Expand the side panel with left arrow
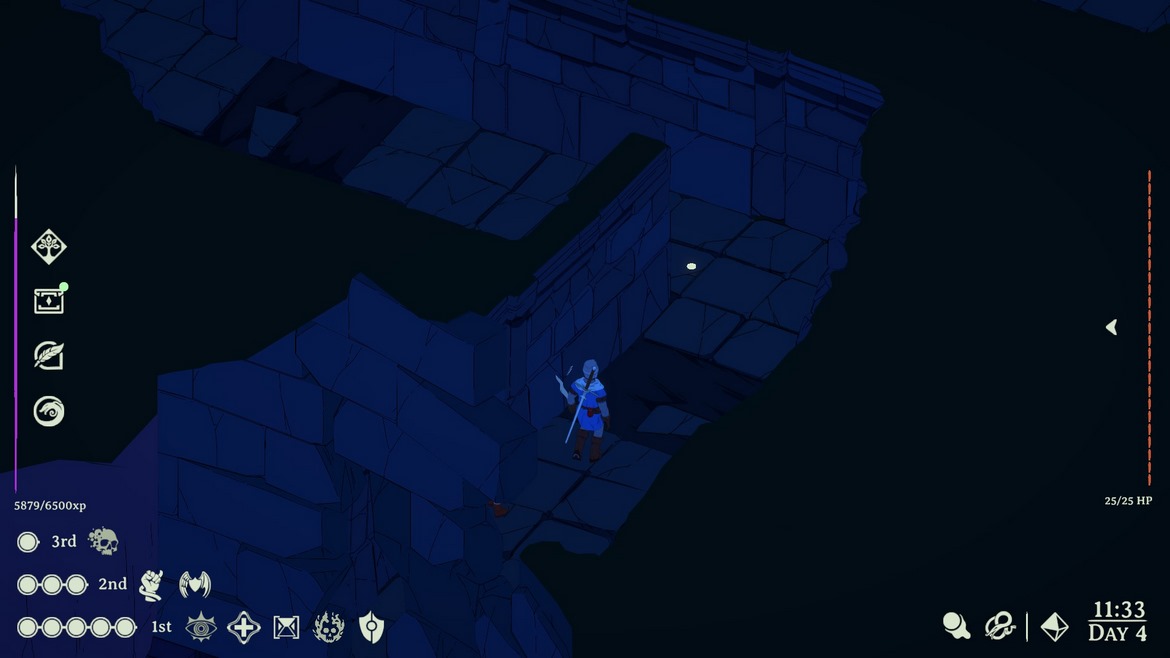Image resolution: width=1170 pixels, height=658 pixels. (x=1111, y=327)
